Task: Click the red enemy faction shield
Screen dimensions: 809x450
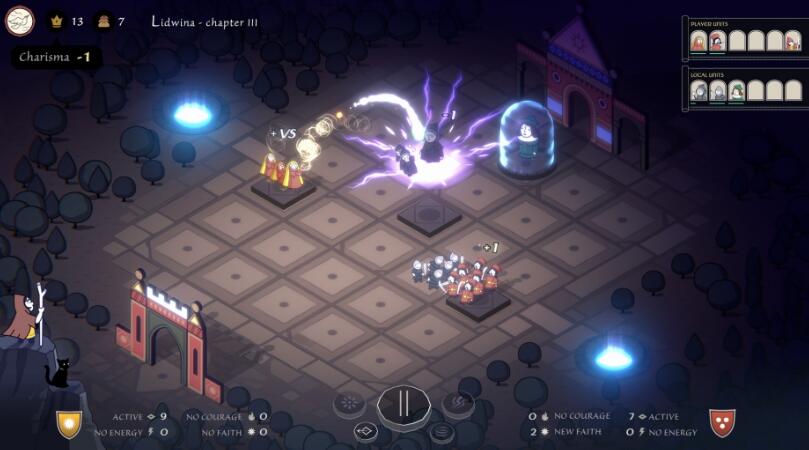Action: [x=722, y=423]
